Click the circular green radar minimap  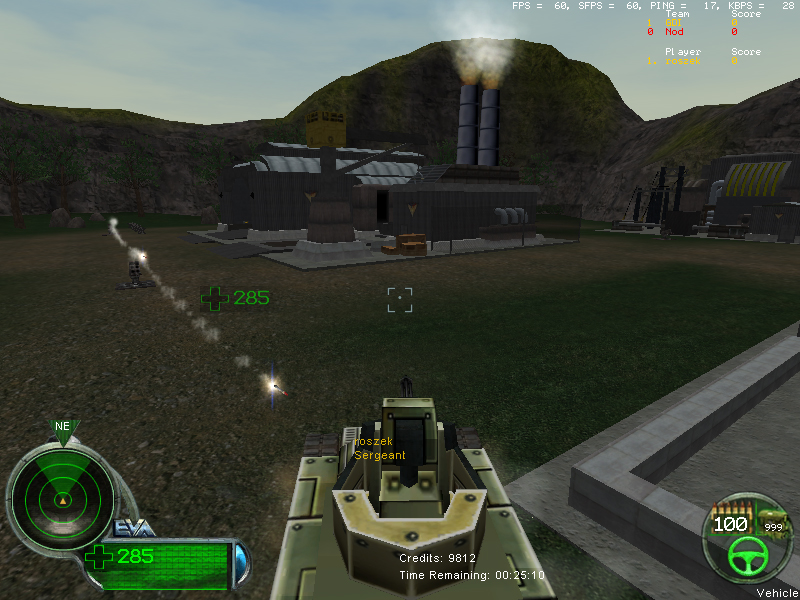tap(62, 498)
